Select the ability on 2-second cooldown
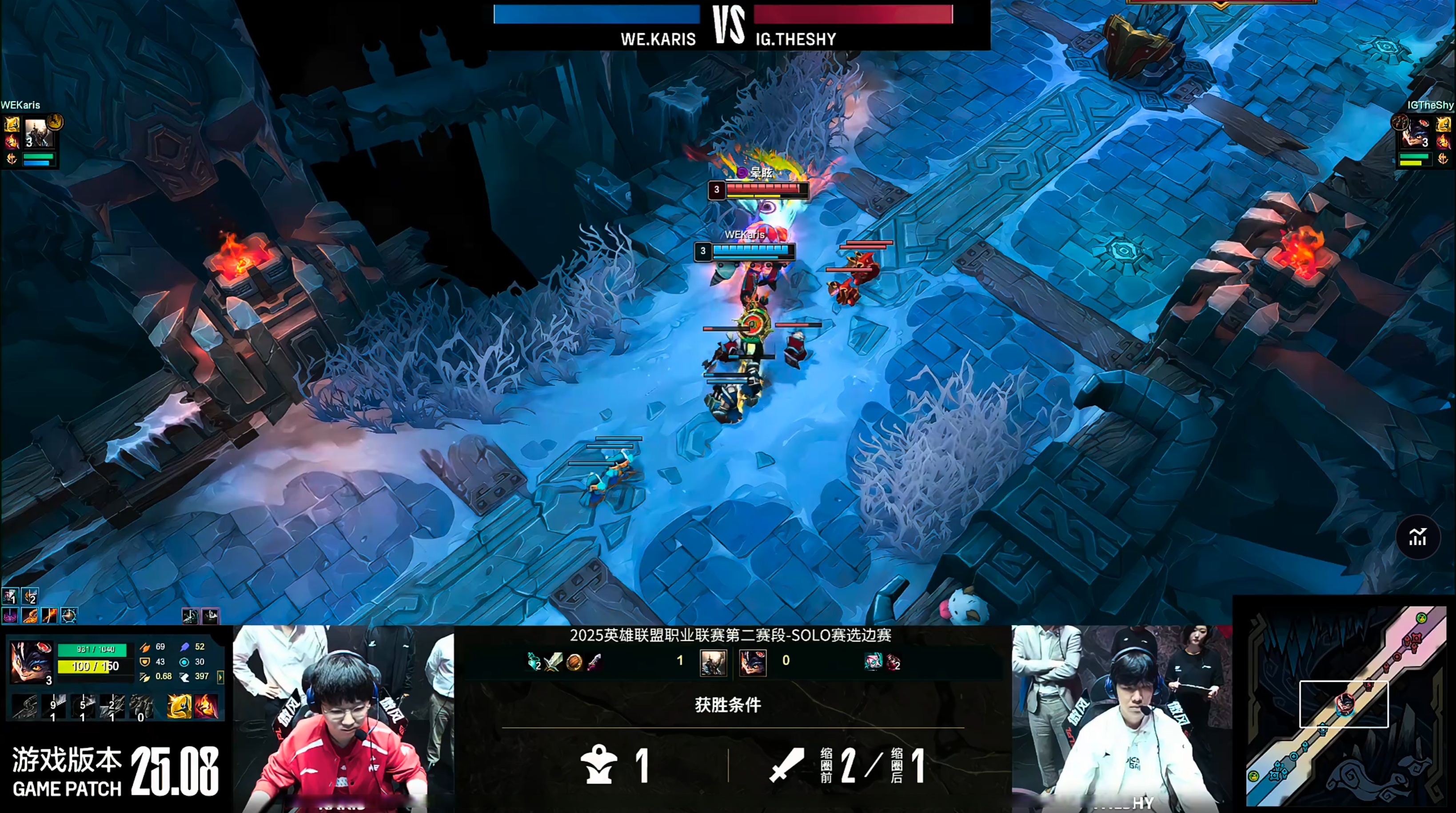 (112, 706)
